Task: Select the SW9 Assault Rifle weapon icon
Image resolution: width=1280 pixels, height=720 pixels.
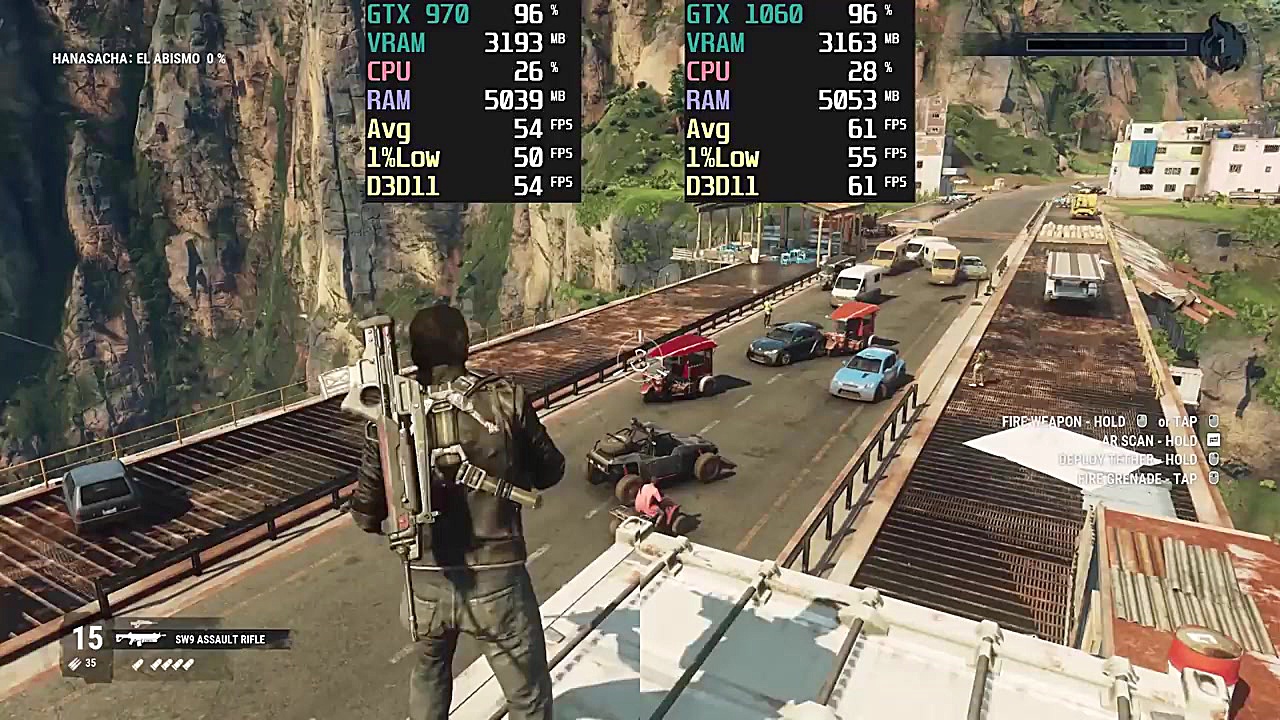Action: [141, 638]
